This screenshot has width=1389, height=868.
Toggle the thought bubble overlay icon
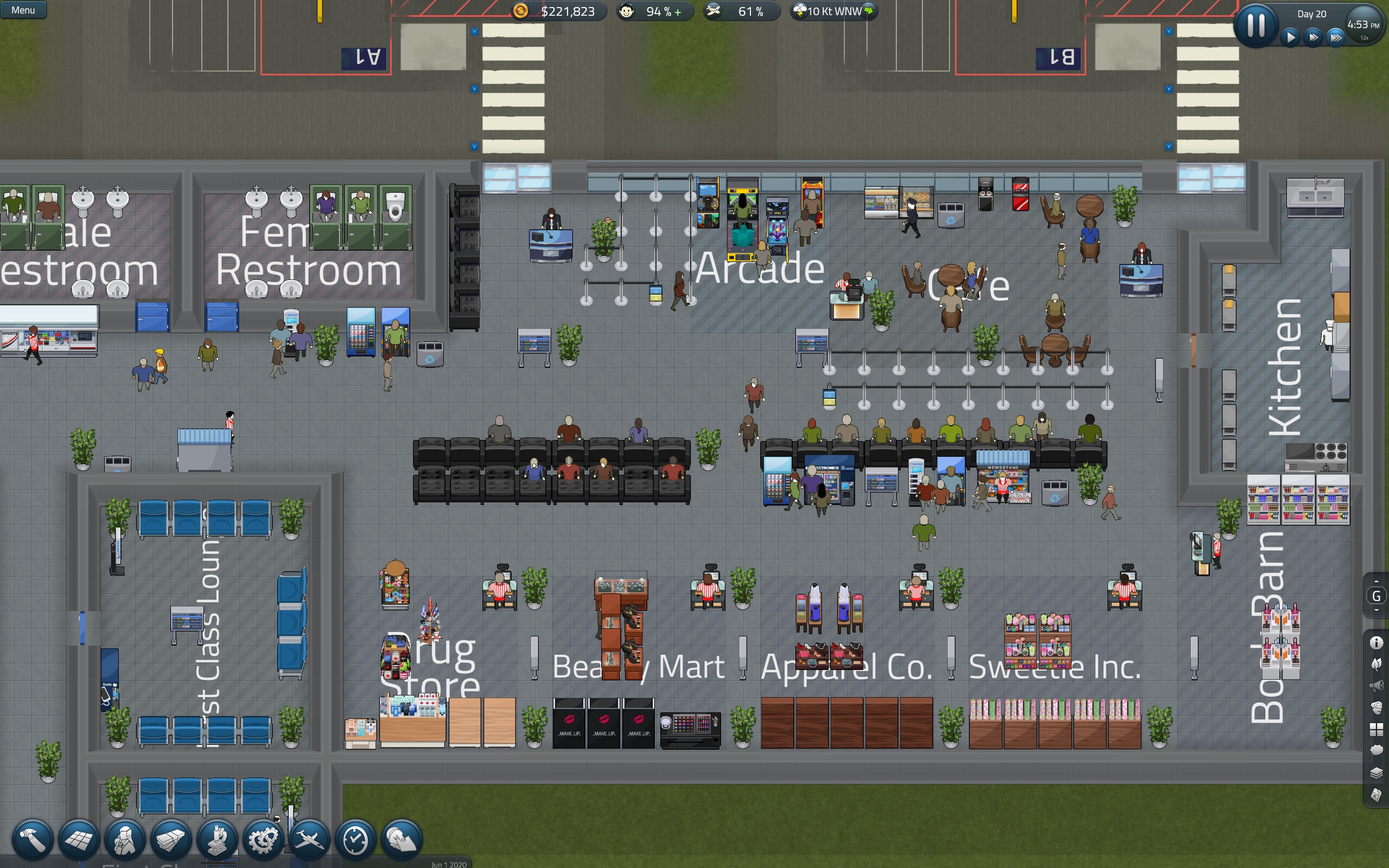point(1377,750)
